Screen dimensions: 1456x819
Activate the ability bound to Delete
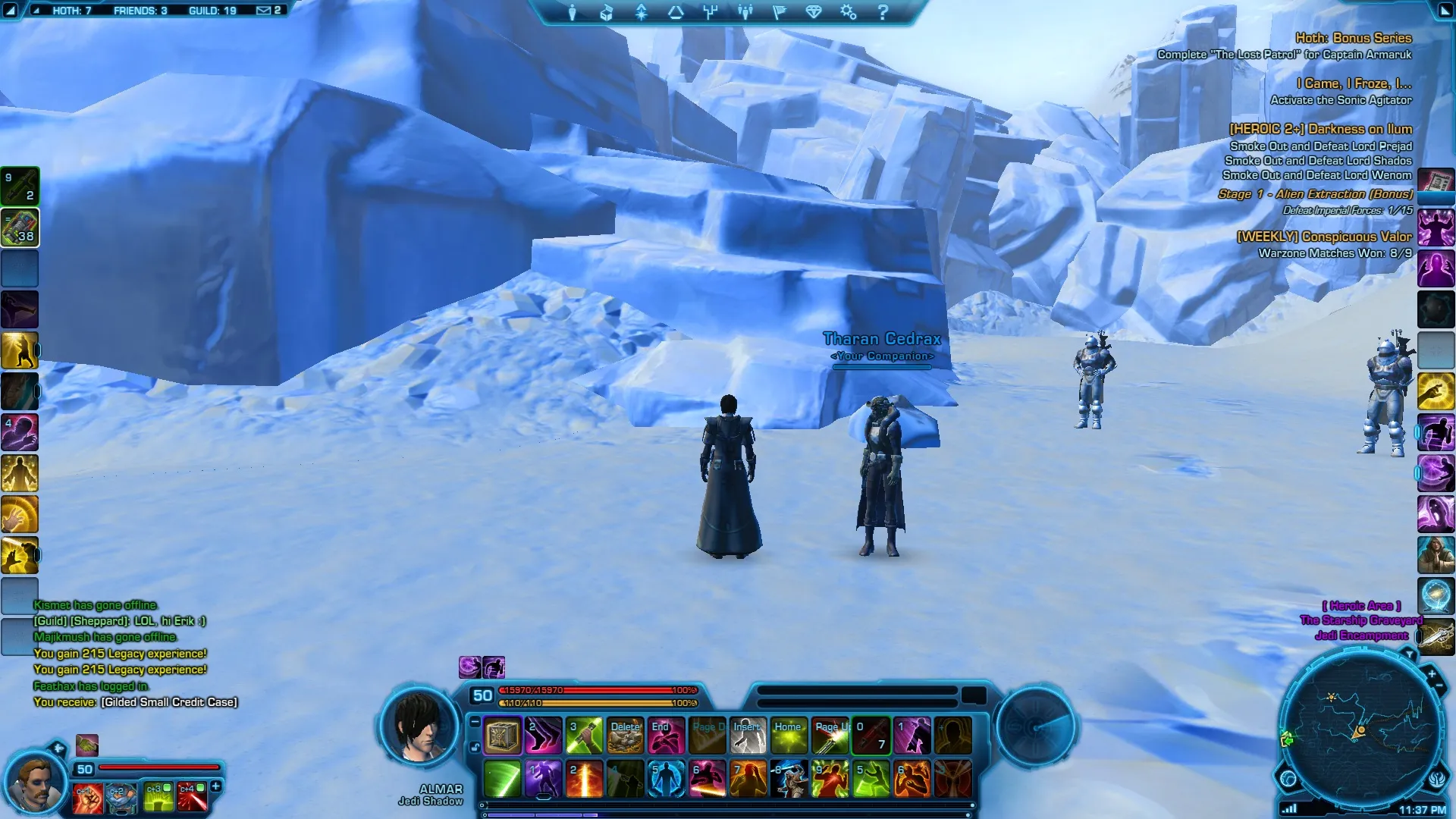[x=625, y=736]
